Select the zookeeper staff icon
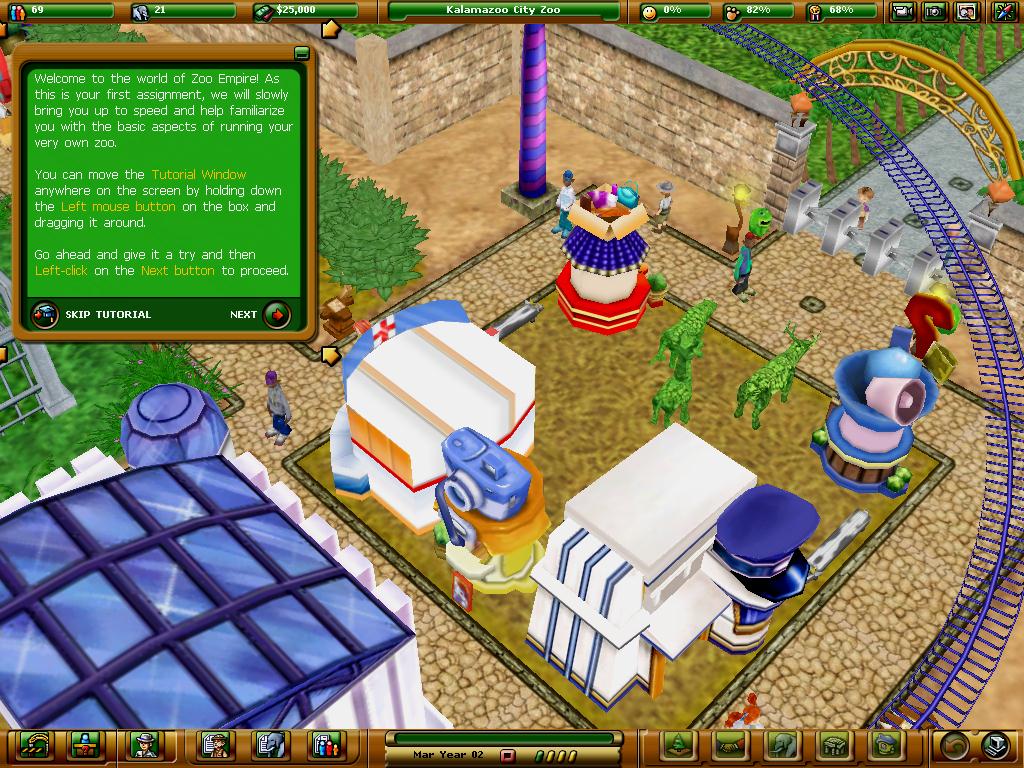 tap(144, 745)
